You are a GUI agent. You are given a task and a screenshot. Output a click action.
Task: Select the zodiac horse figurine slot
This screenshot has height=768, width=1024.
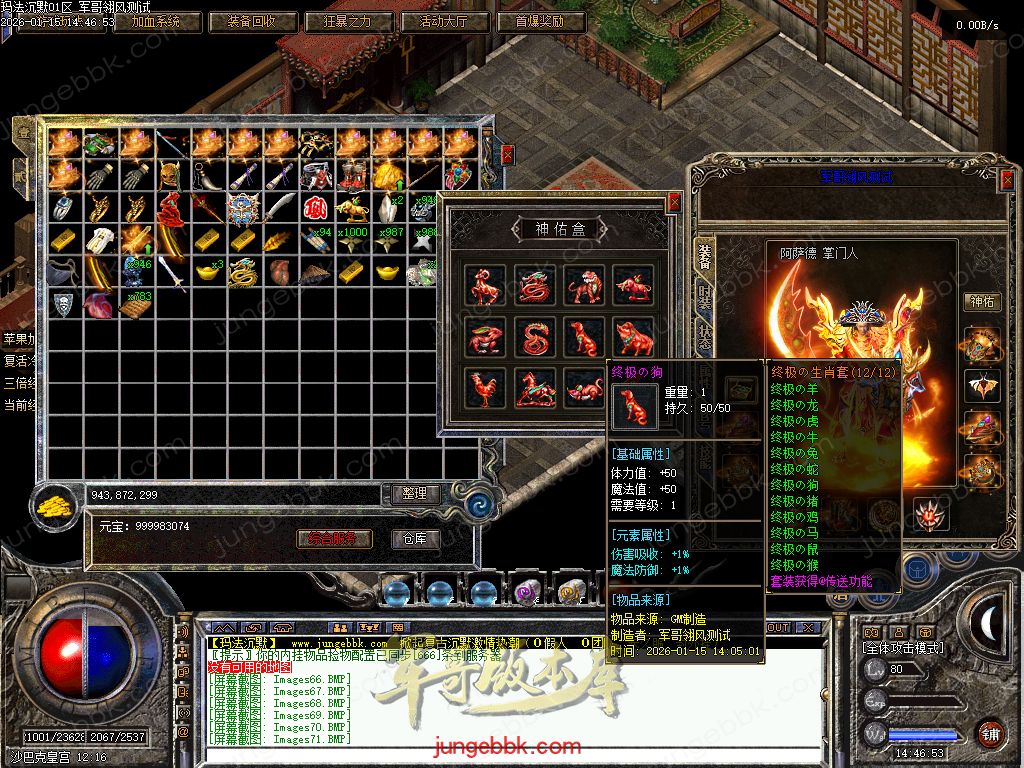click(x=535, y=387)
